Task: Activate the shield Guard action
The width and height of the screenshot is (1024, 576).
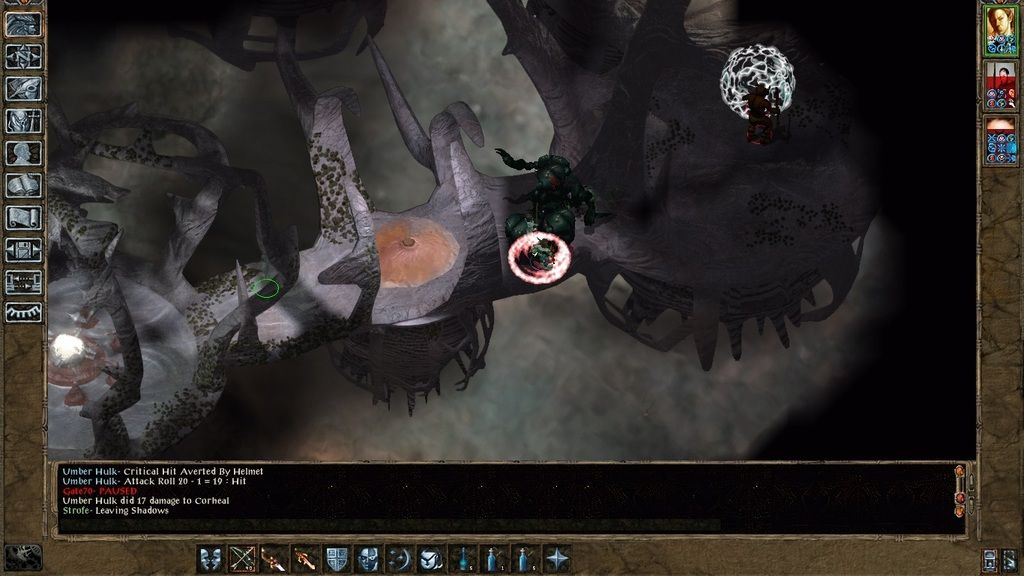Action: (x=337, y=559)
